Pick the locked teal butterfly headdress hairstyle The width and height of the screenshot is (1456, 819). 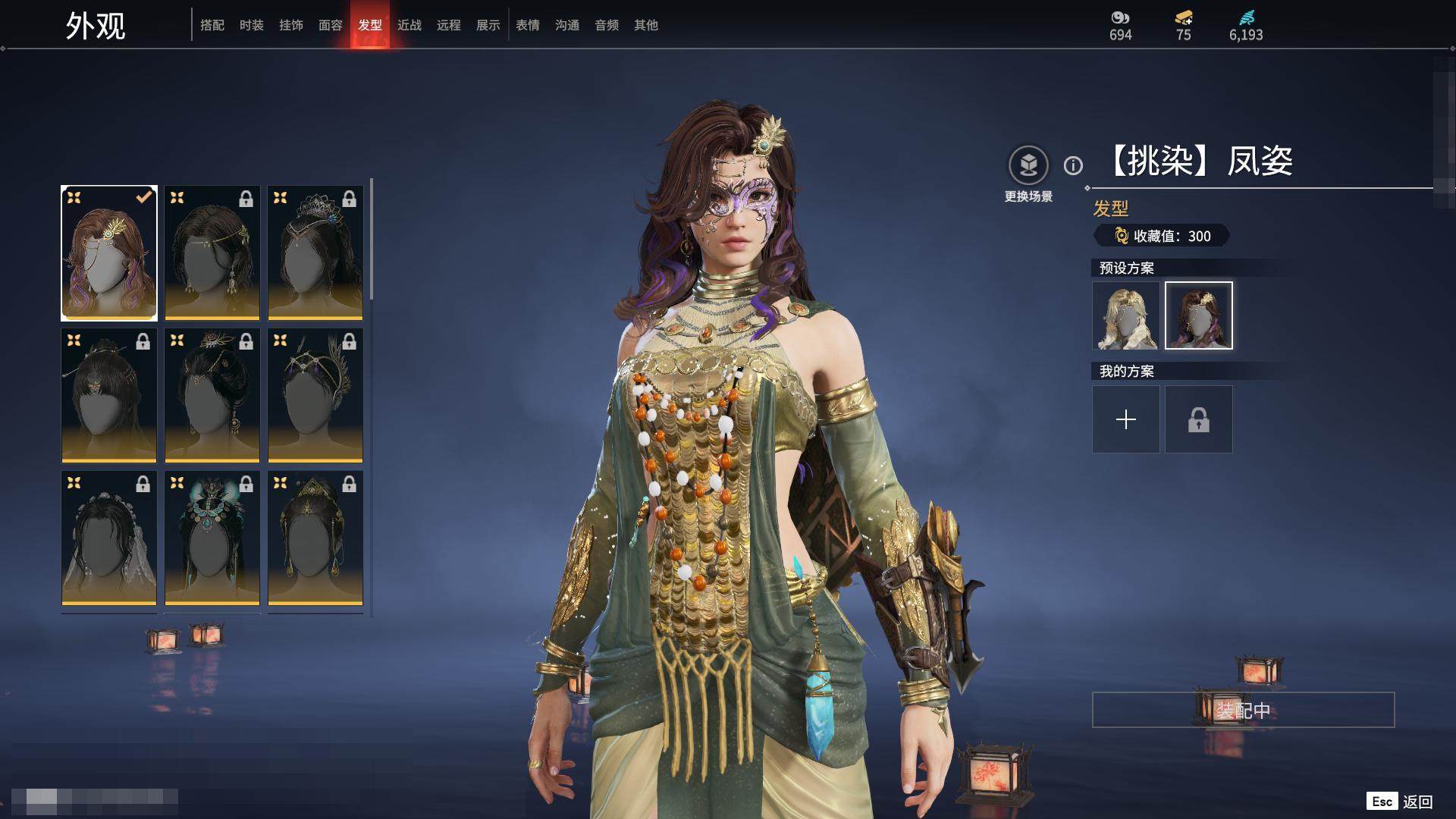point(212,538)
